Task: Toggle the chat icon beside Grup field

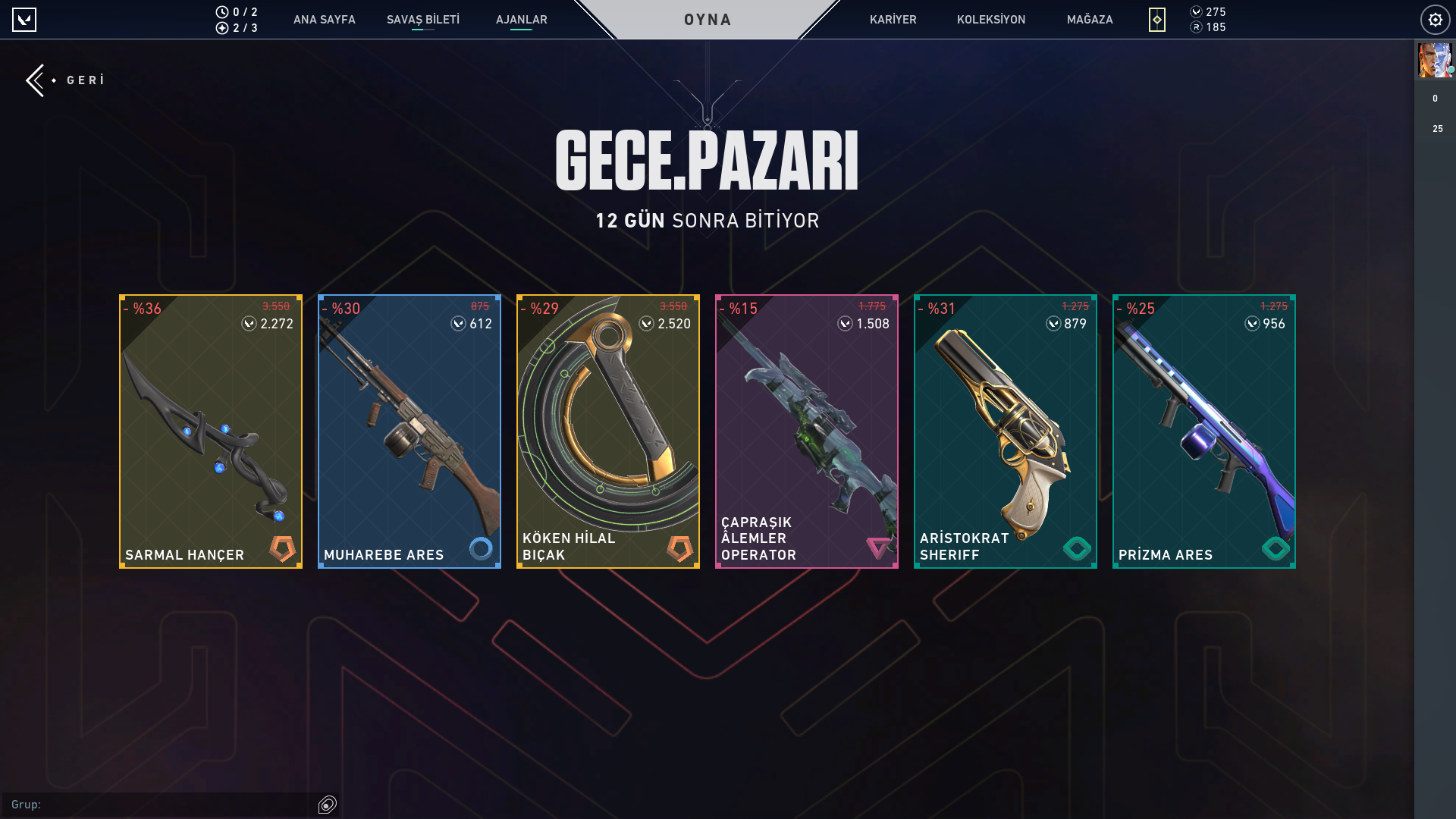Action: tap(328, 805)
